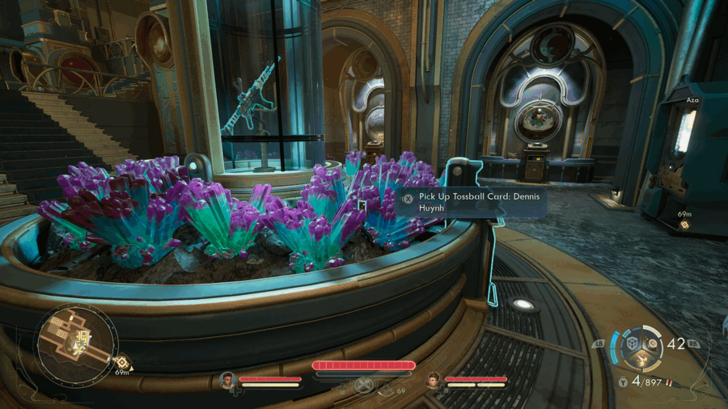Click the left teammate portrait
The height and width of the screenshot is (409, 728).
coord(228,380)
